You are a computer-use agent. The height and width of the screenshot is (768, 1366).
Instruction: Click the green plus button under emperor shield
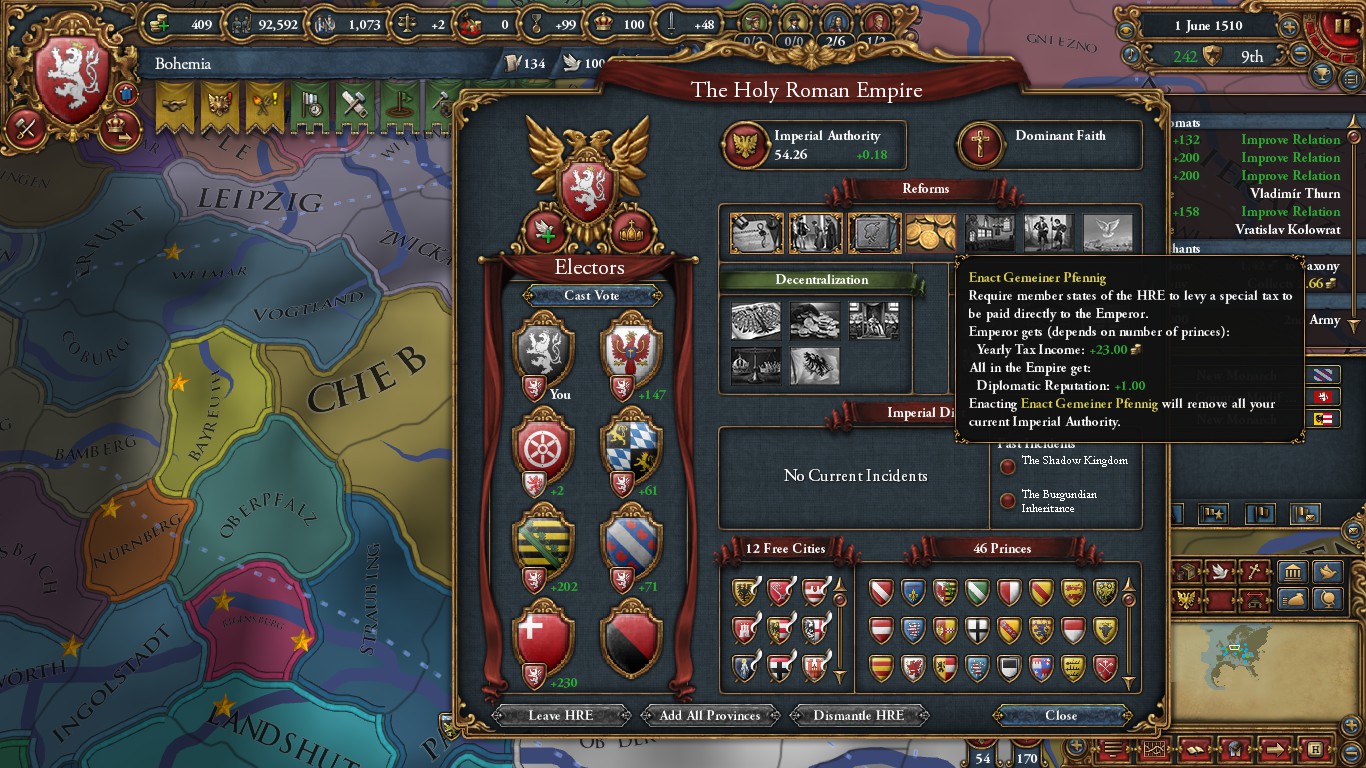pos(545,232)
